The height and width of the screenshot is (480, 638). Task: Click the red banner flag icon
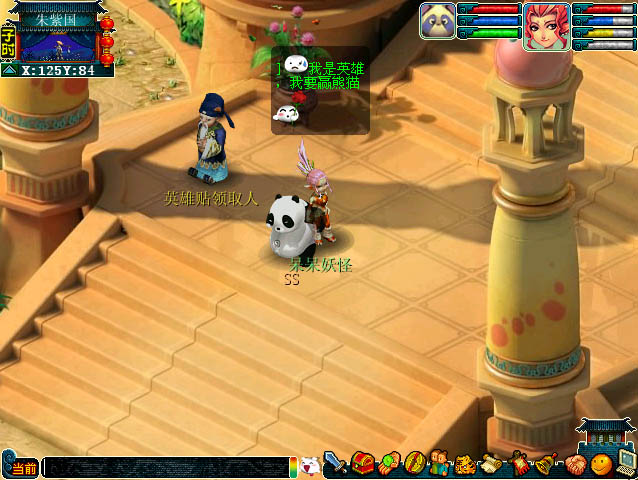pyautogui.click(x=520, y=463)
